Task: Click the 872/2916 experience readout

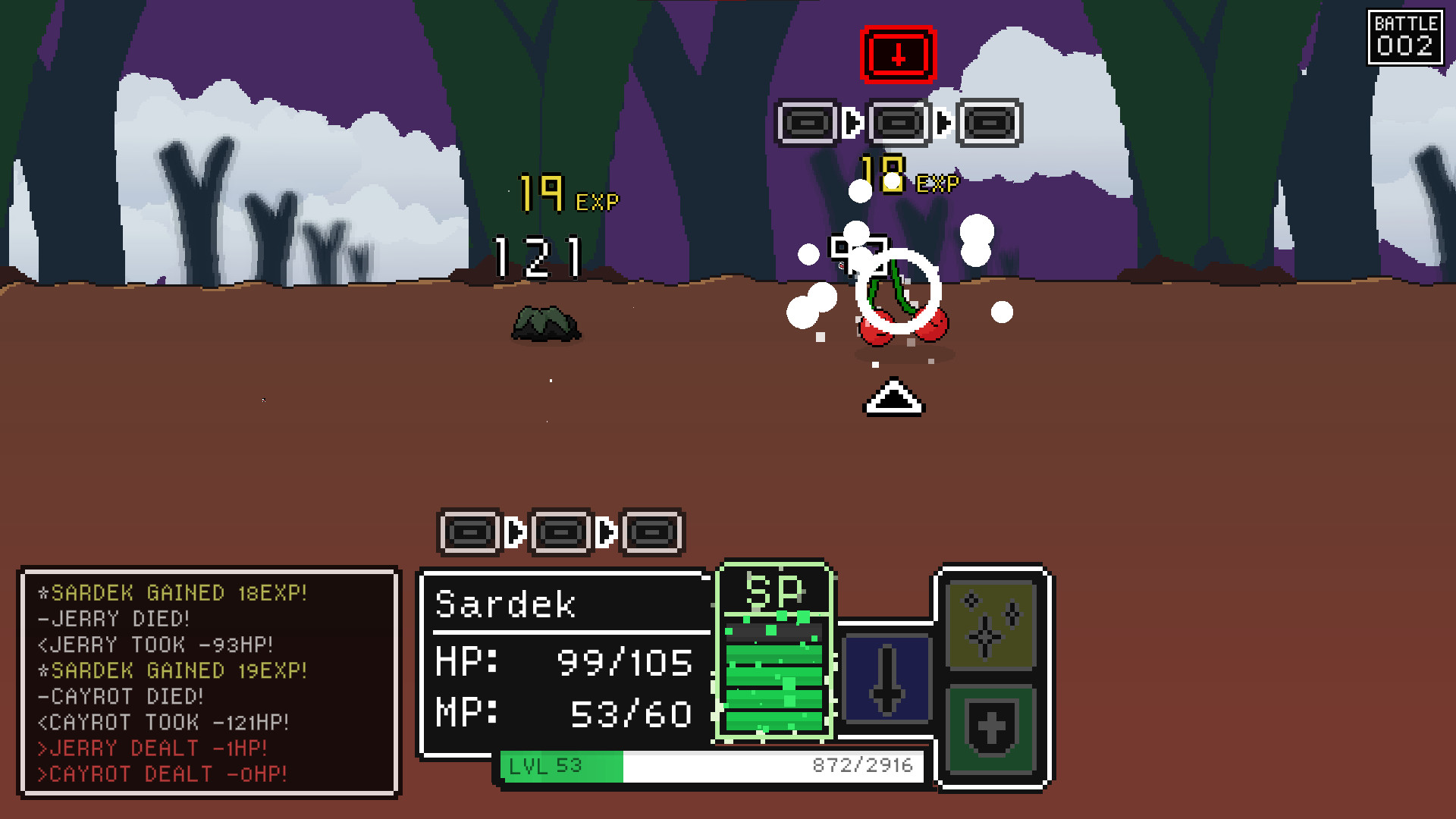Action: (864, 765)
